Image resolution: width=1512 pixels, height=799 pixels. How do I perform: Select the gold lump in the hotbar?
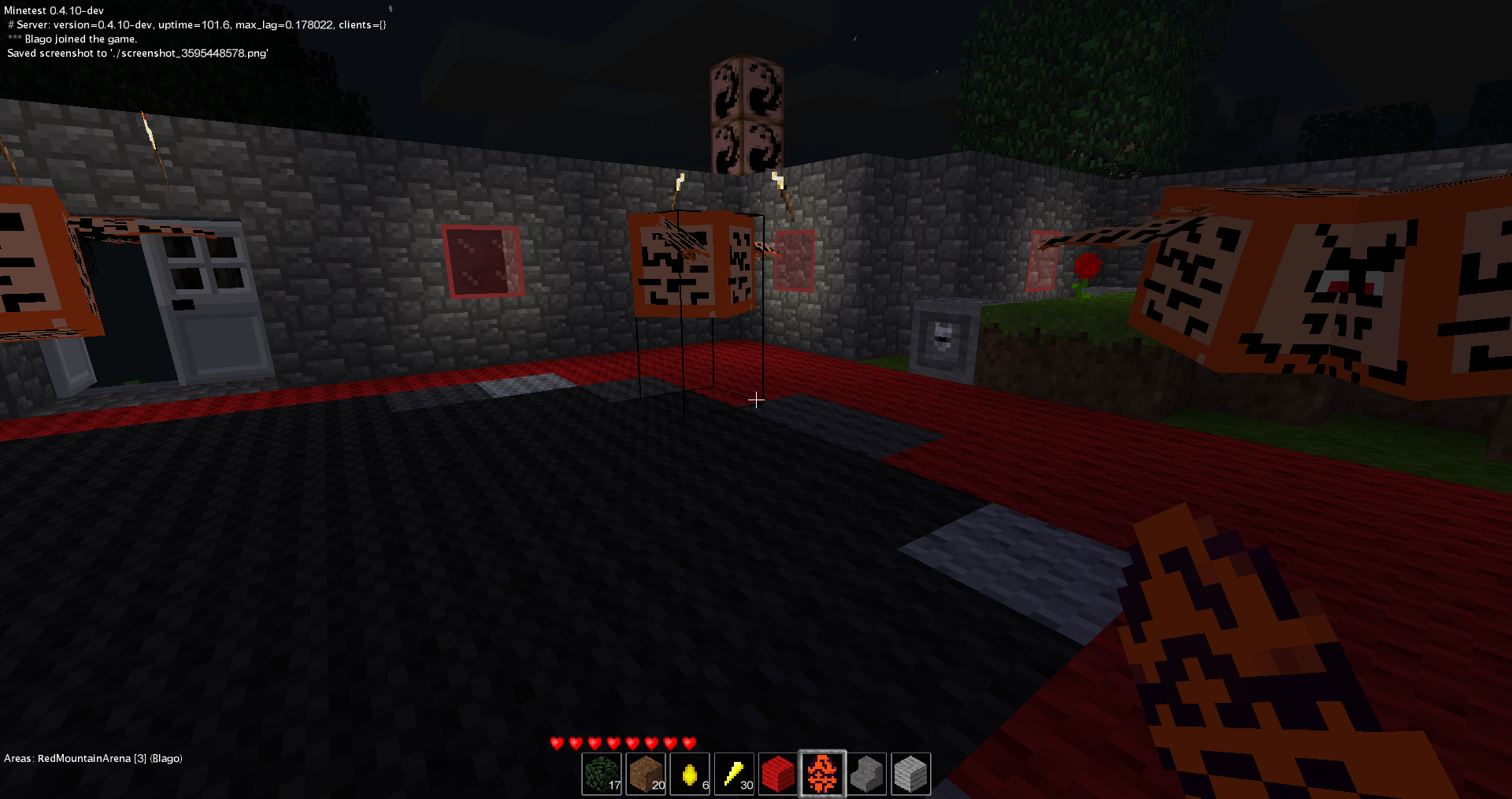tap(690, 774)
